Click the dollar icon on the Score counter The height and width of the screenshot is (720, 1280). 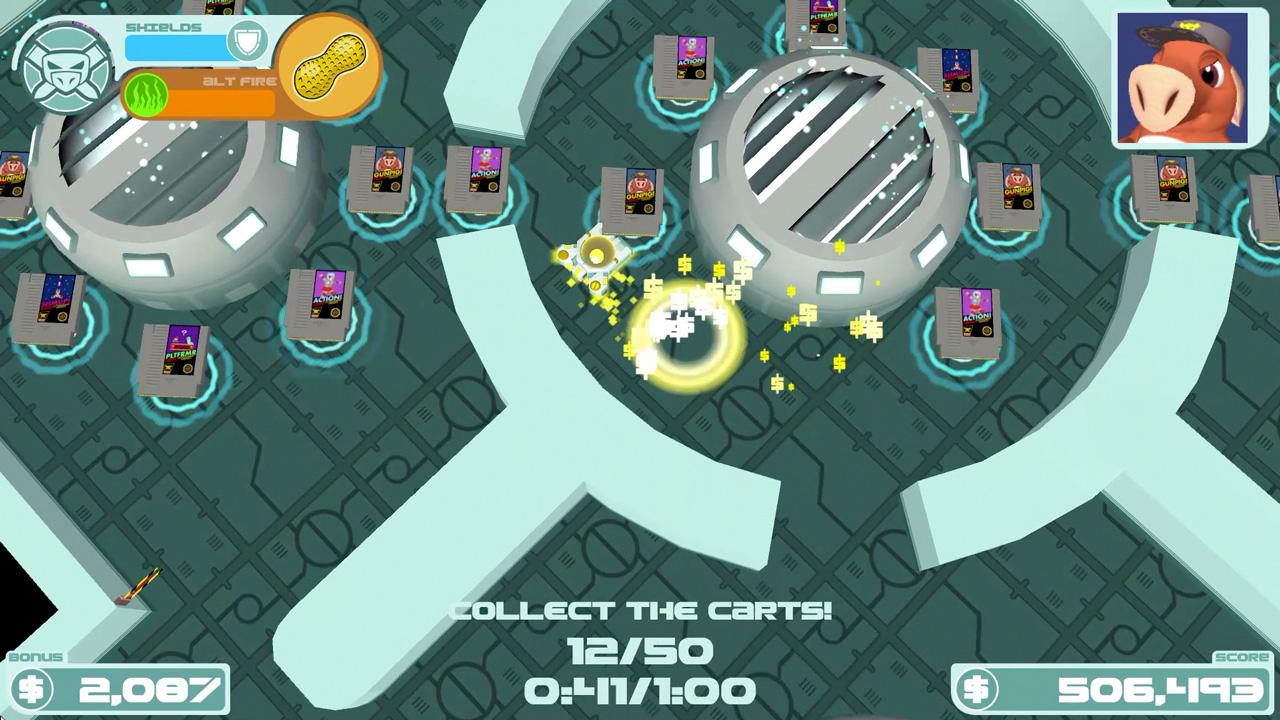pyautogui.click(x=978, y=690)
